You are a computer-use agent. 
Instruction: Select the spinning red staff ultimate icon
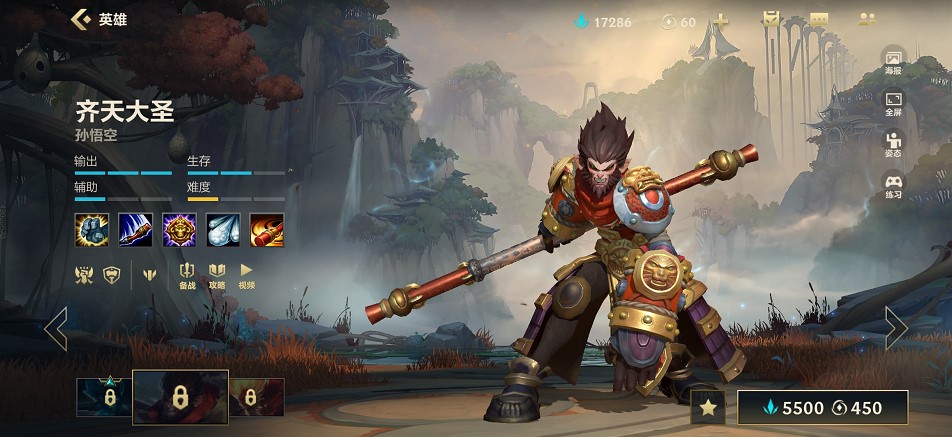click(x=267, y=229)
